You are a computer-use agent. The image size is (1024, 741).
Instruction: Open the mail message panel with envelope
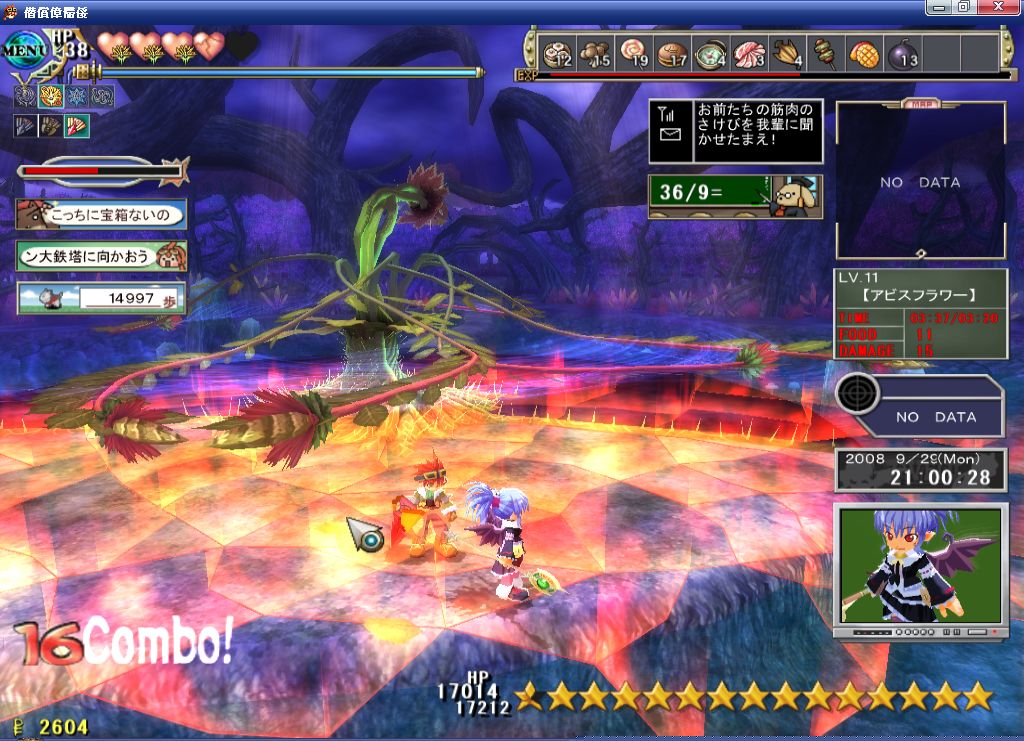[735, 131]
